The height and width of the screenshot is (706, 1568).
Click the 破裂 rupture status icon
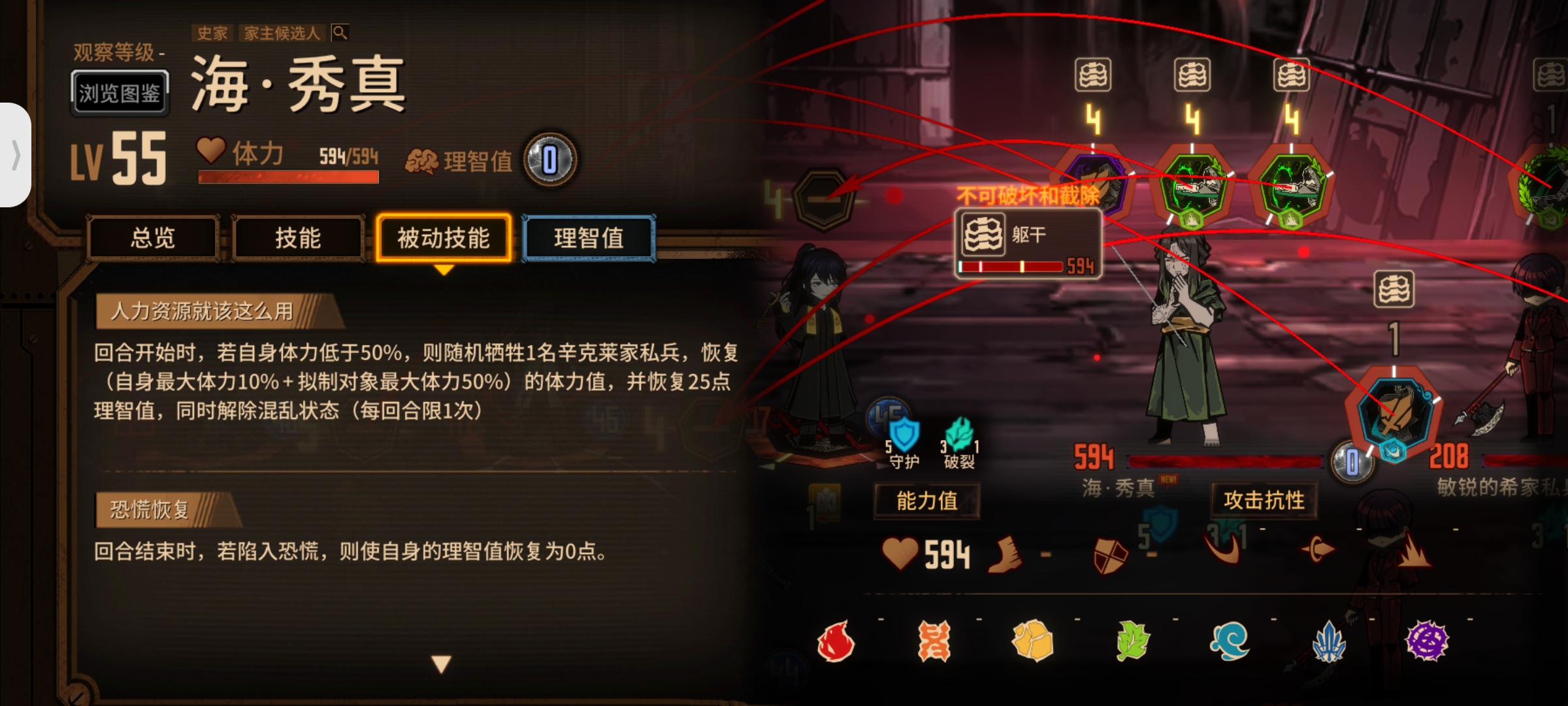959,439
